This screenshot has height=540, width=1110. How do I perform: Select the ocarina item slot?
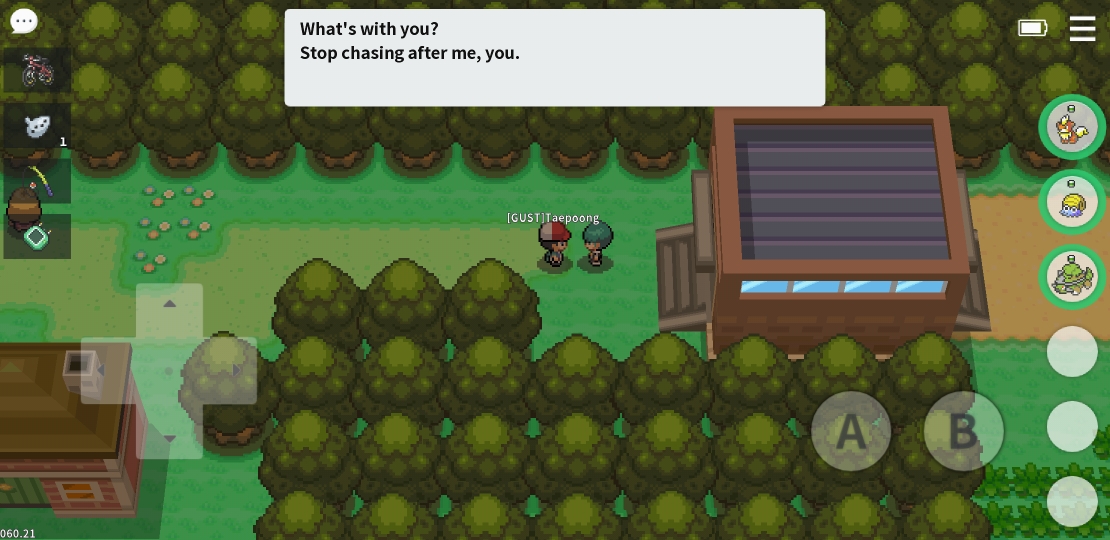[37, 126]
